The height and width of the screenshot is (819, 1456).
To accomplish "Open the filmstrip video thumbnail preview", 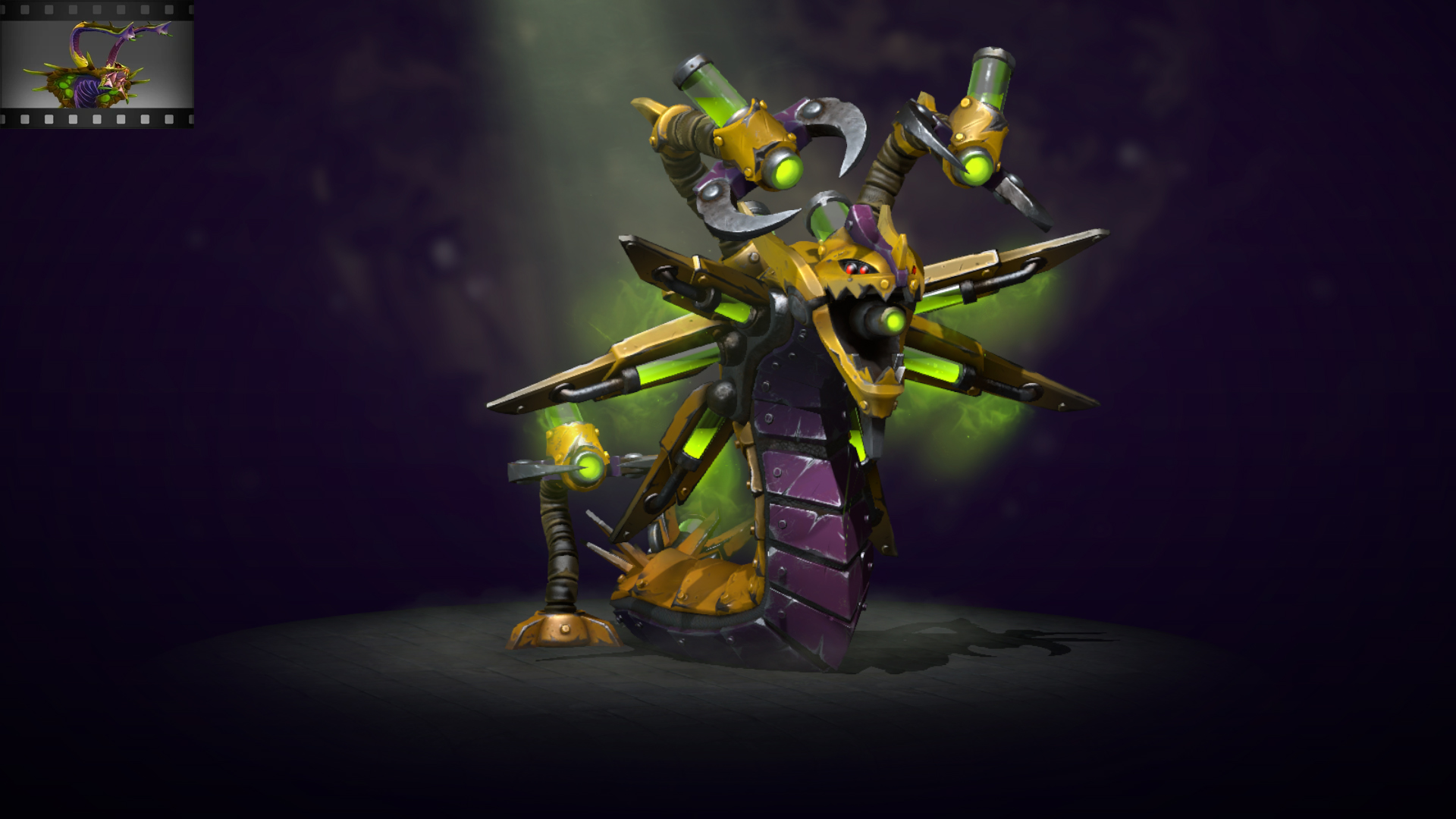I will pos(97,64).
